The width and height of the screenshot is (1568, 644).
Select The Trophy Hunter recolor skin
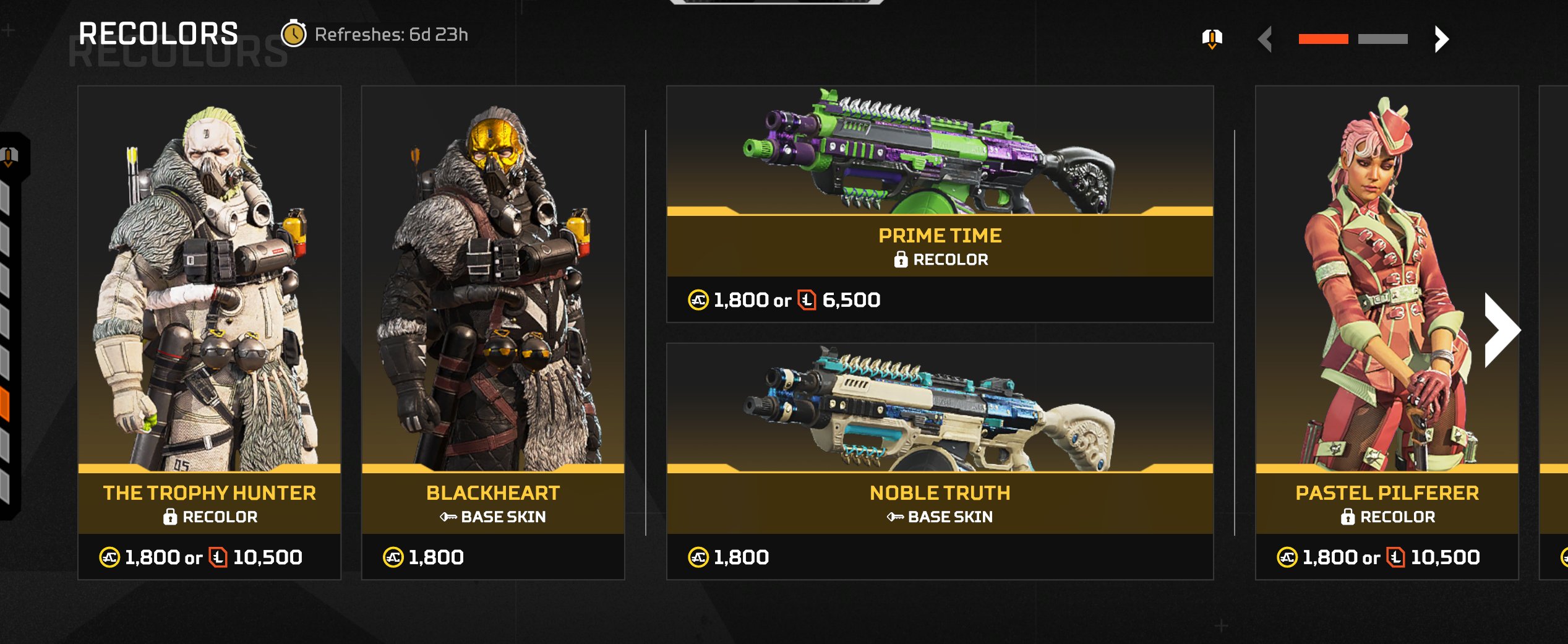tap(209, 332)
